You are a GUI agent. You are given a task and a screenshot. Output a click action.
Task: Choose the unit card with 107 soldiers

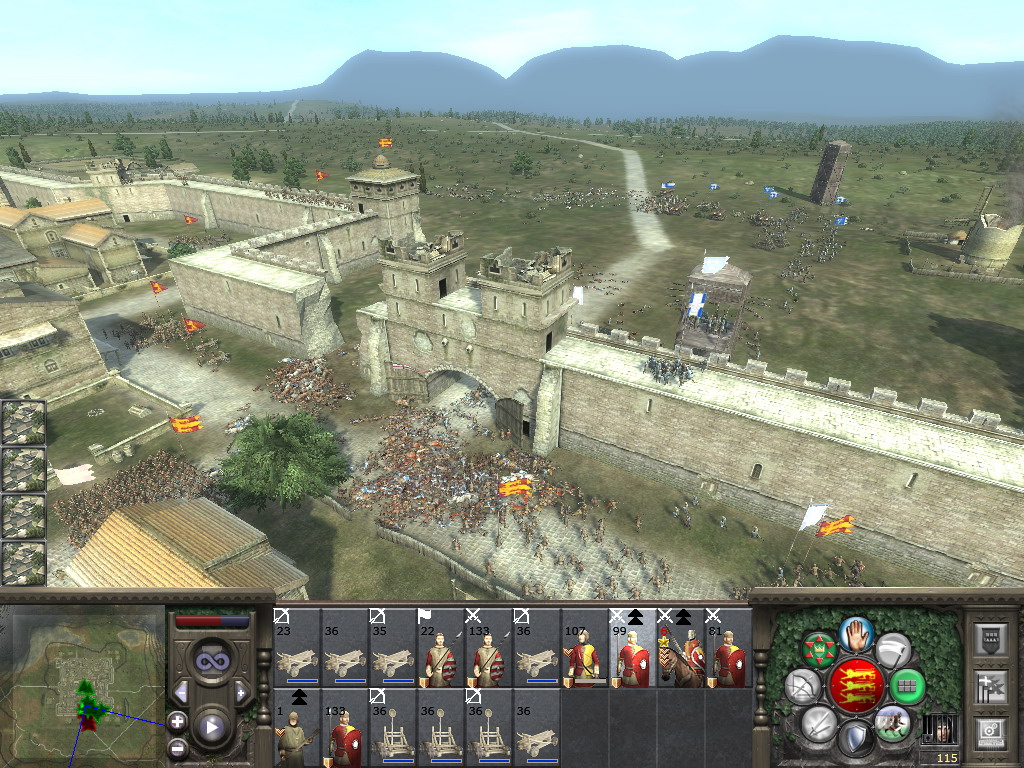pyautogui.click(x=585, y=647)
